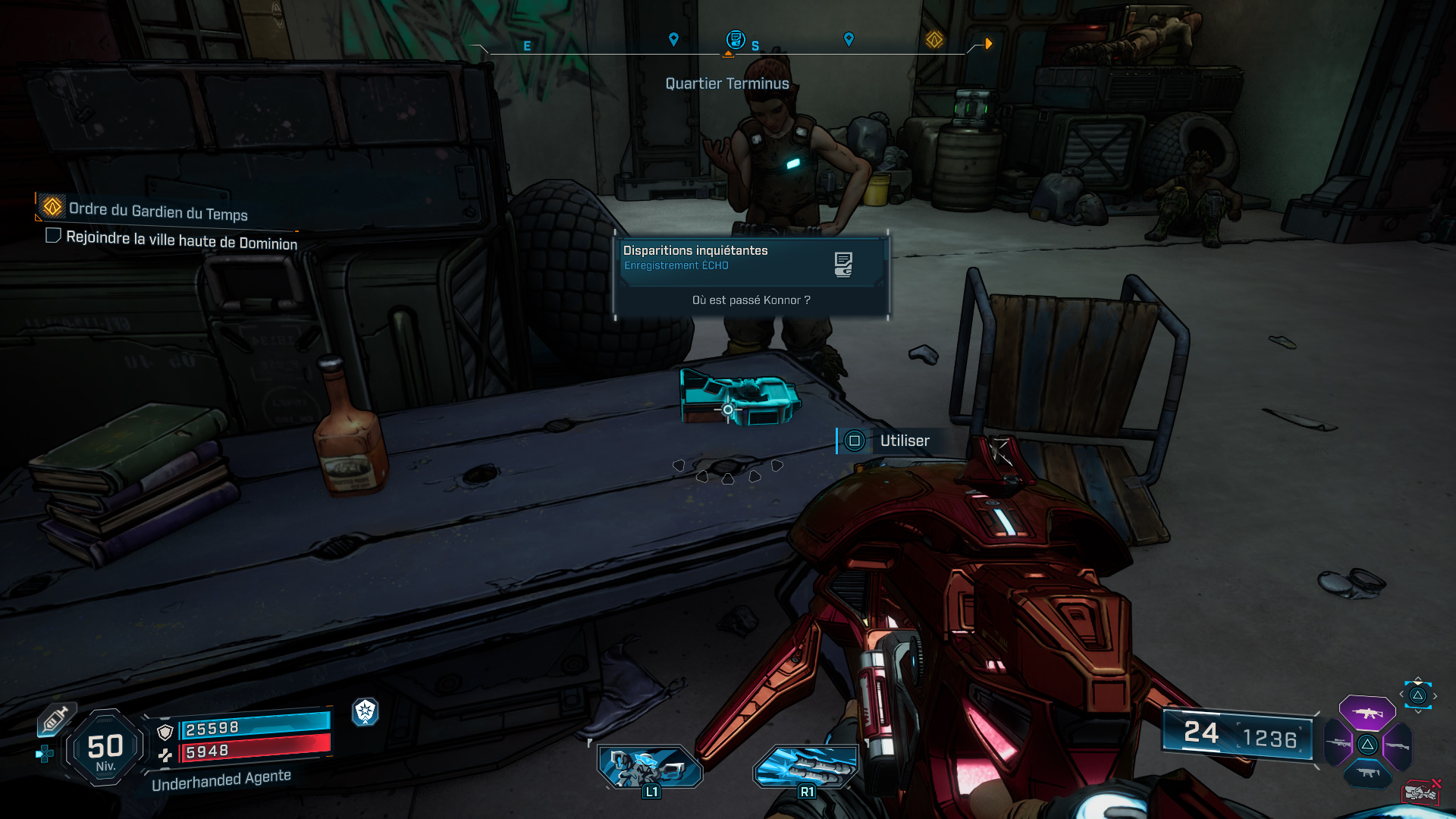Click the shield icon next to the shield bar

(165, 732)
